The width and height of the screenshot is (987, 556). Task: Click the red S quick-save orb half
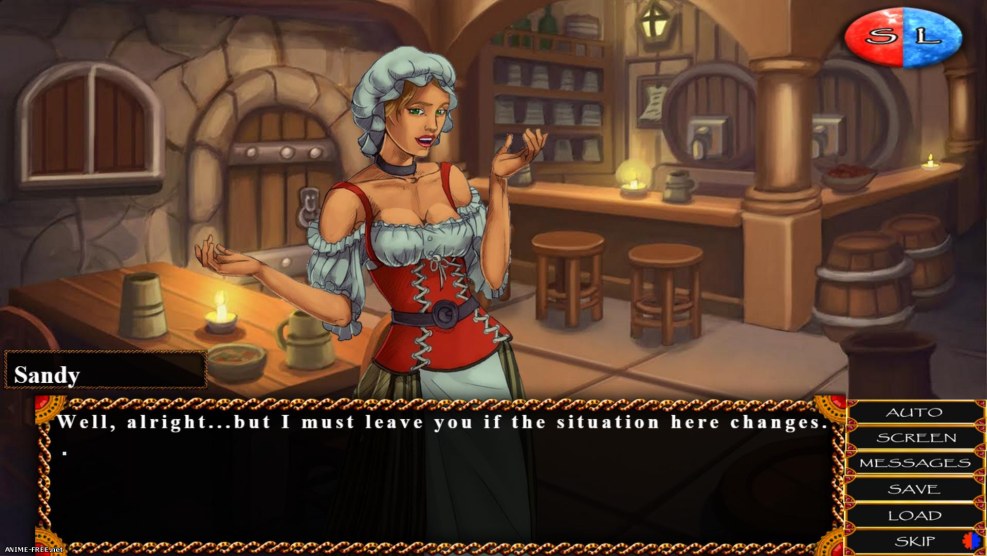click(875, 38)
